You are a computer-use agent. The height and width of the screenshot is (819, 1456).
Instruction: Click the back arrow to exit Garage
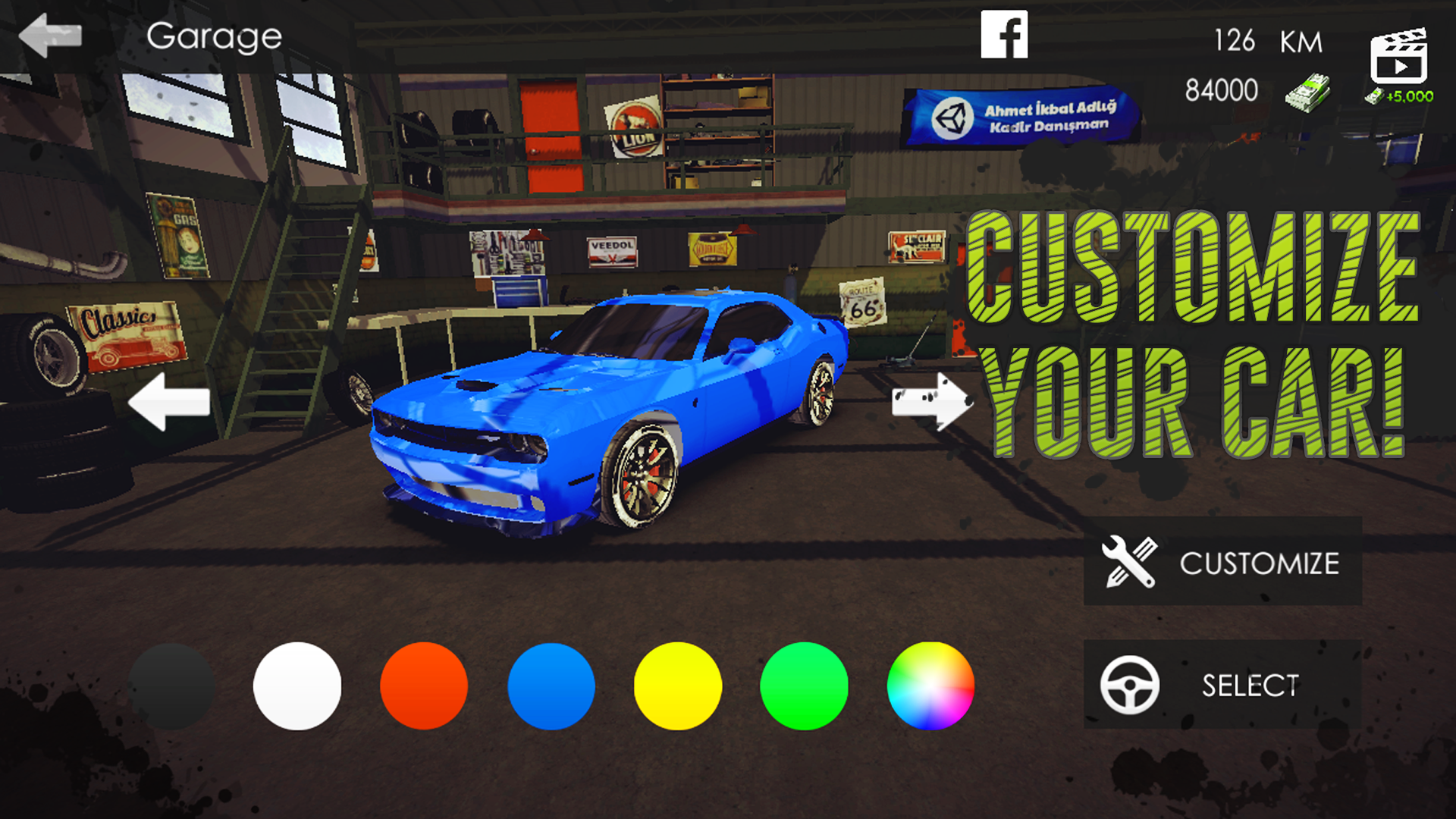(x=50, y=33)
